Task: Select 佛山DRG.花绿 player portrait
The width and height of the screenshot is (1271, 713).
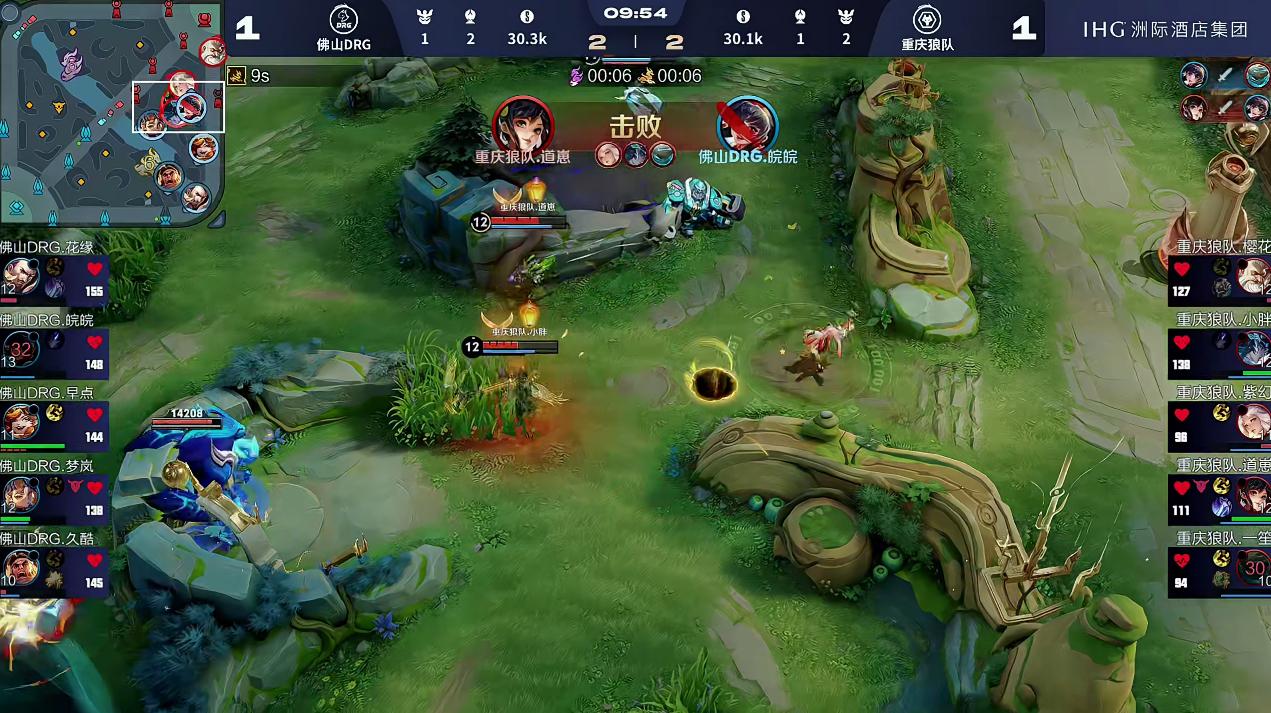Action: [20, 277]
